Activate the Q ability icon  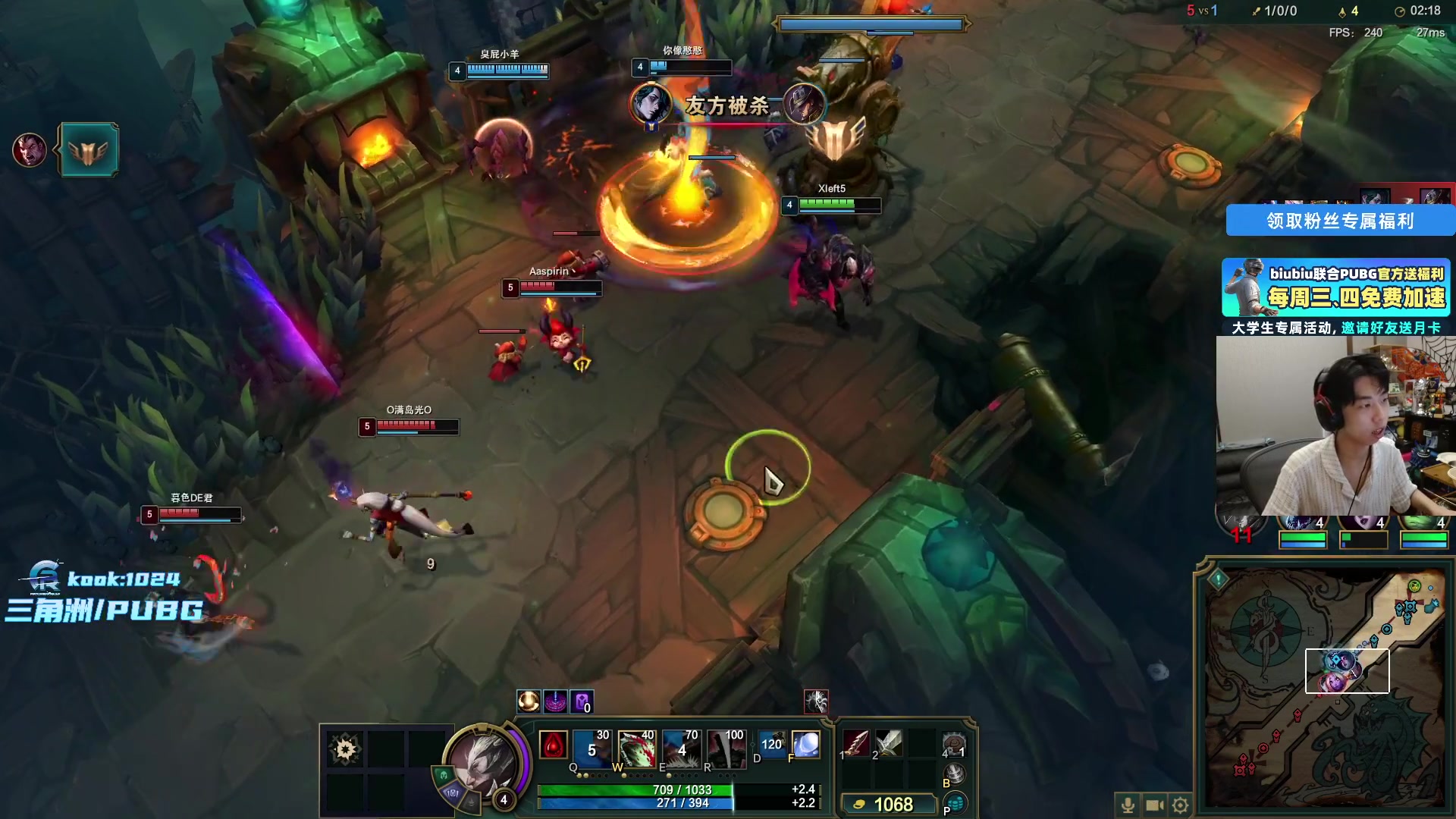coord(591,747)
